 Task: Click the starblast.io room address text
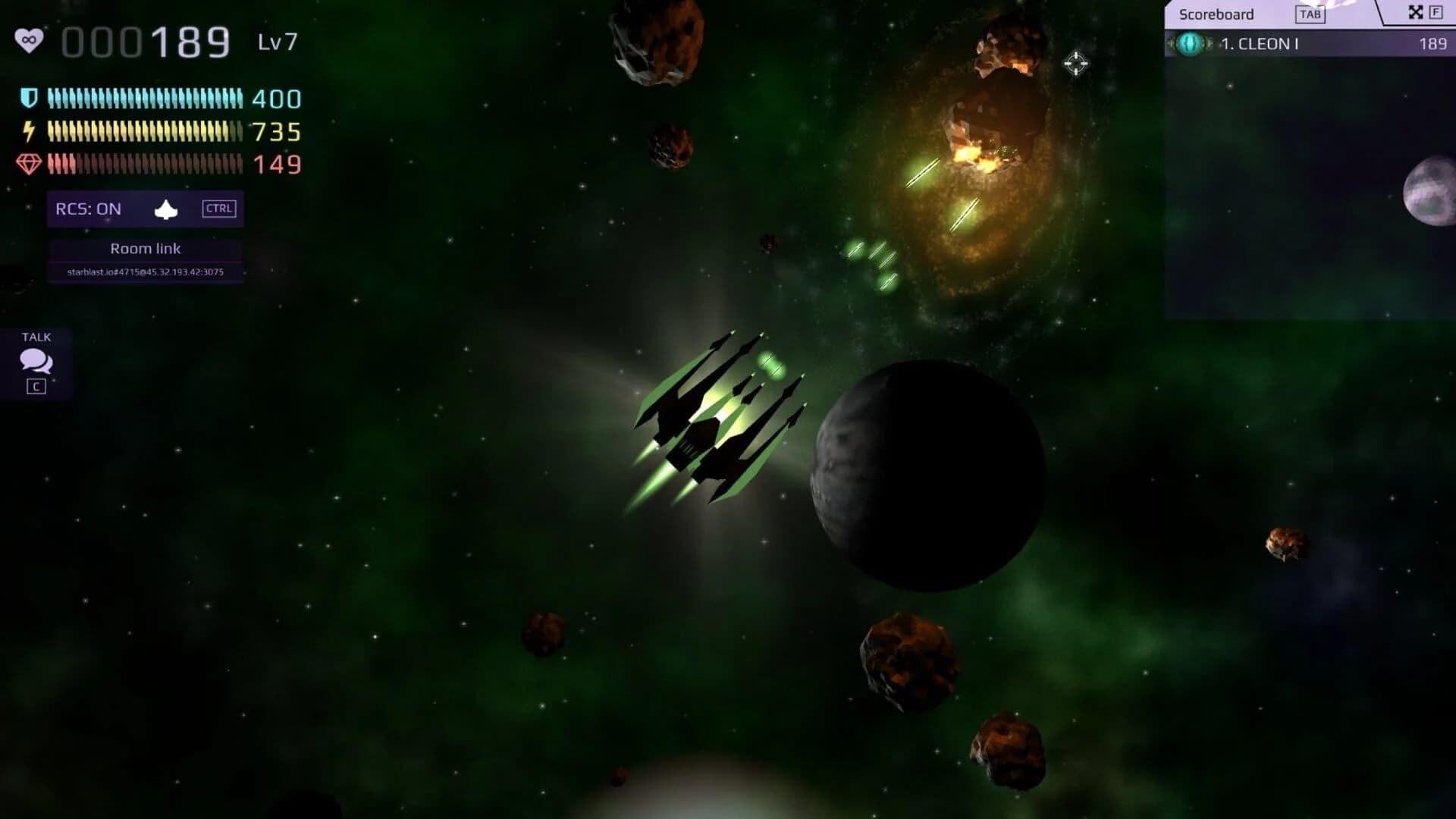[146, 271]
